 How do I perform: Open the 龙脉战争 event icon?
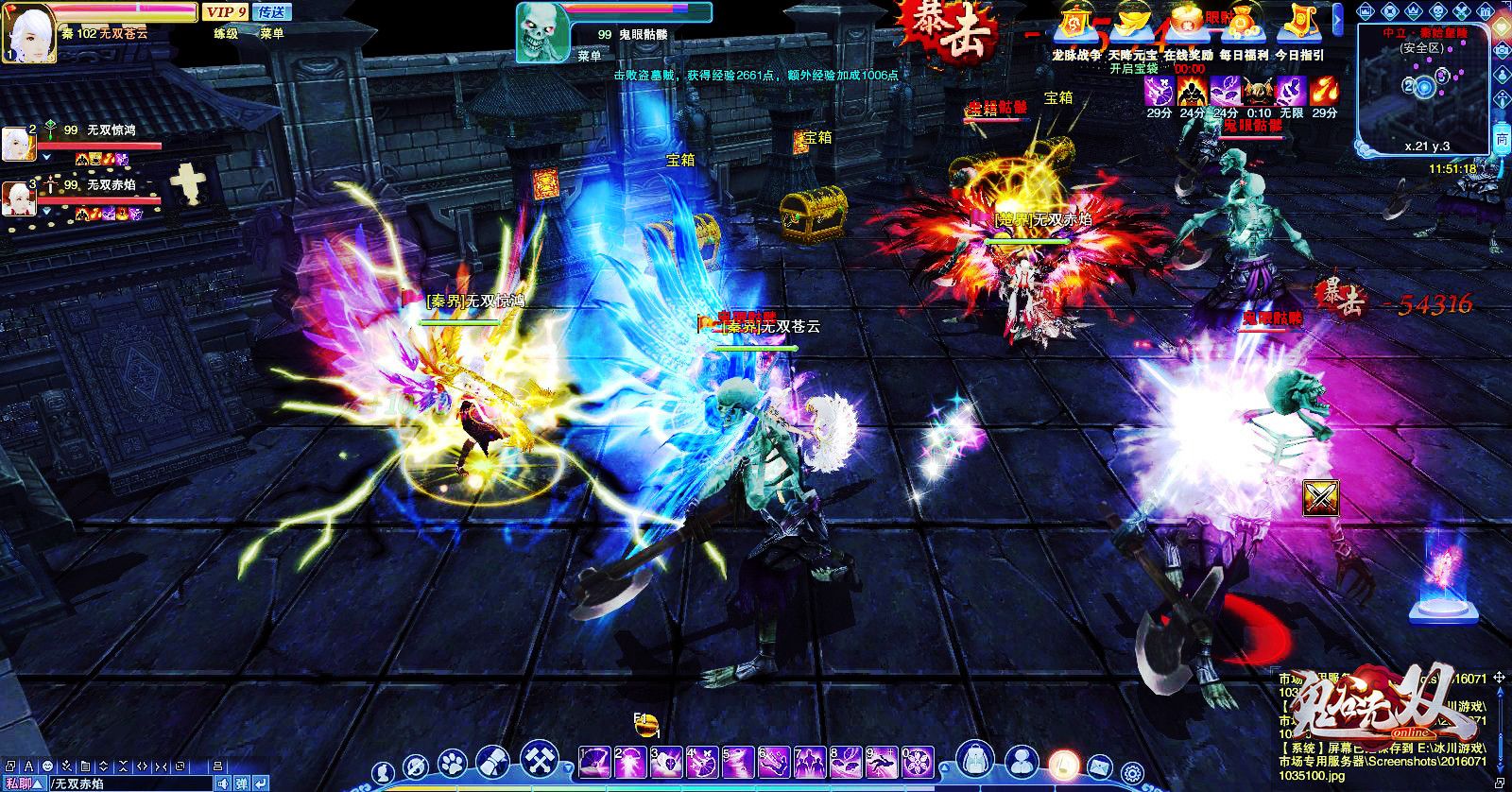click(x=1075, y=28)
